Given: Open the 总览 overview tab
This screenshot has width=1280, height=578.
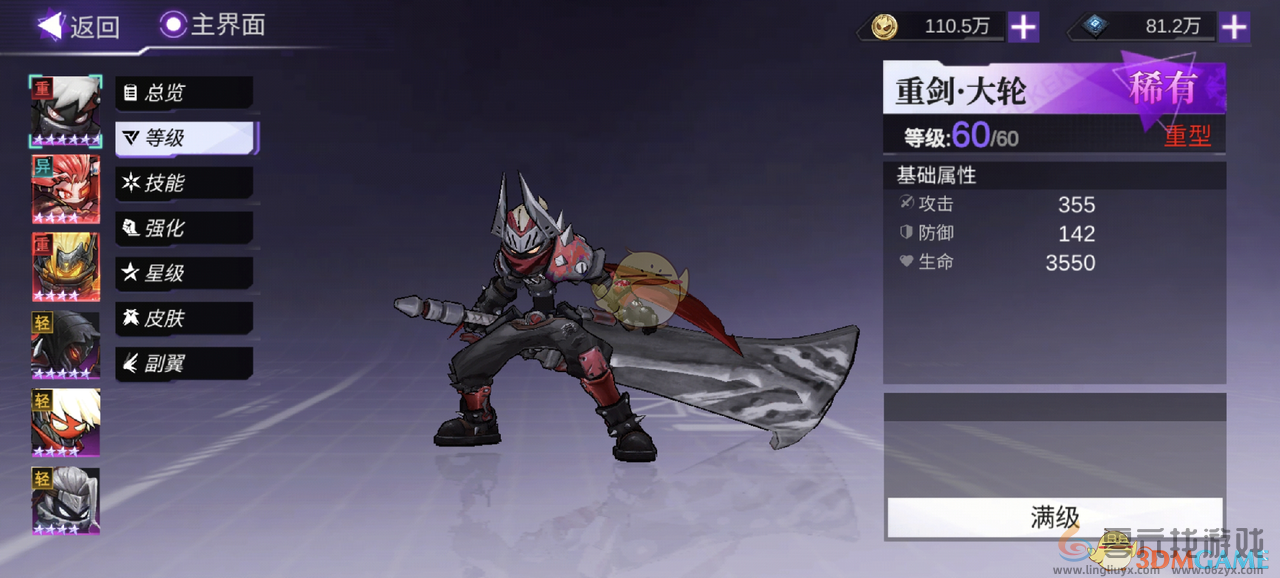Looking at the screenshot, I should pos(184,93).
